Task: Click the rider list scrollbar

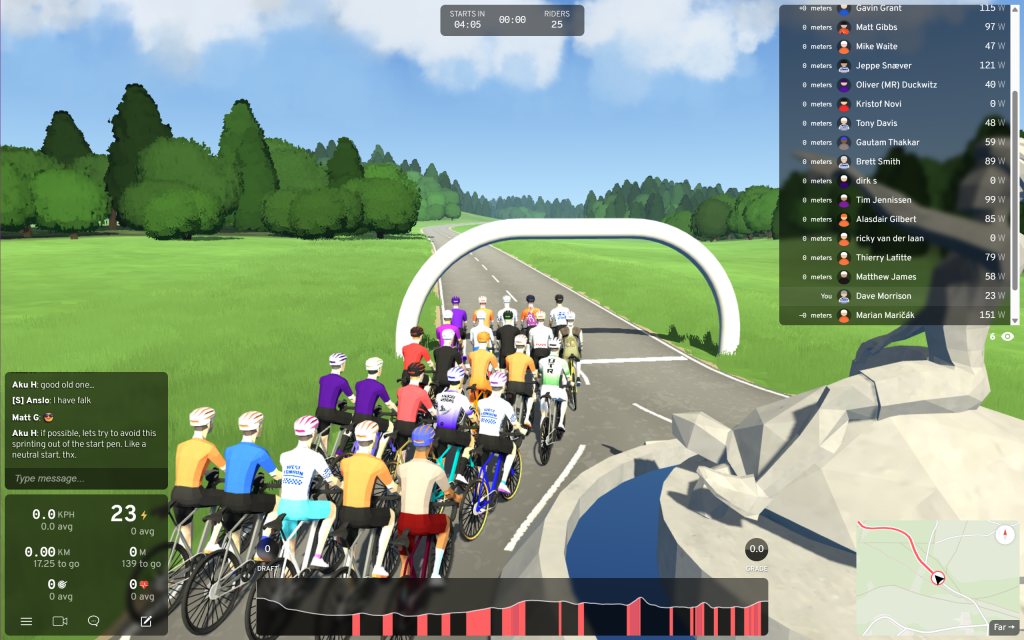Action: pyautogui.click(x=1016, y=160)
